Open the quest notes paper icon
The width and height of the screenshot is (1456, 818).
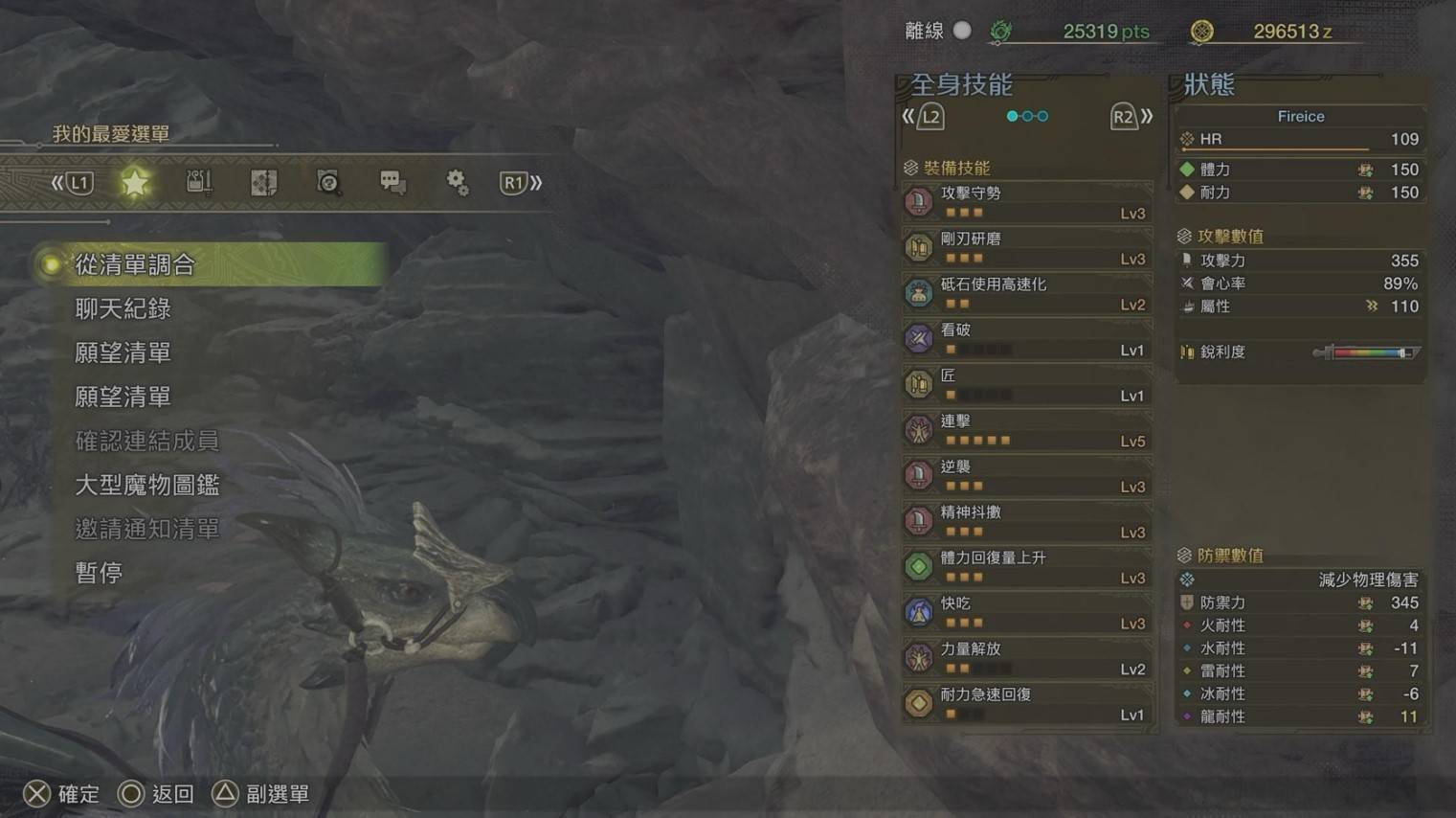point(263,181)
